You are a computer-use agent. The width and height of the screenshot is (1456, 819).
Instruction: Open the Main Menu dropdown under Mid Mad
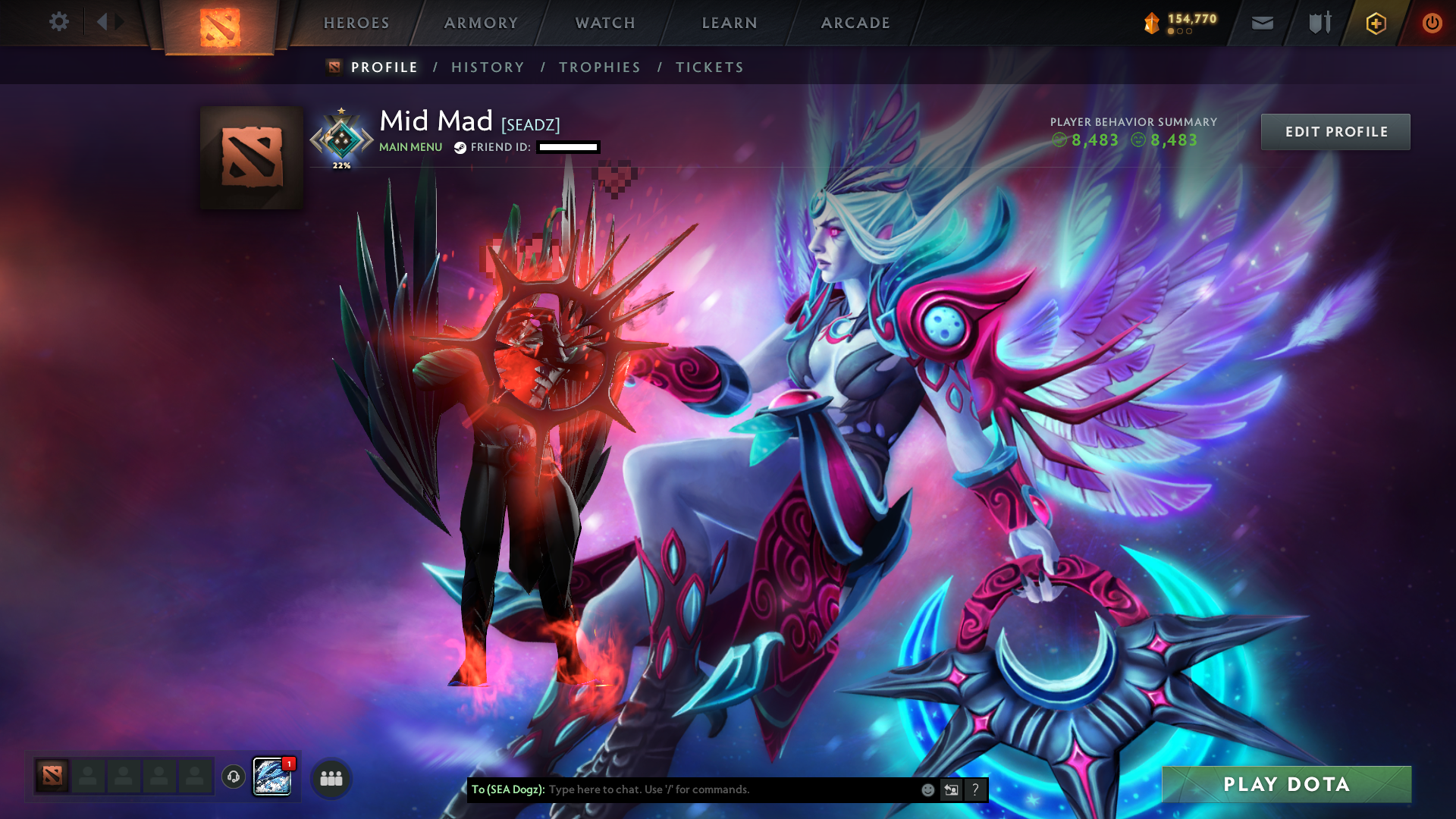(409, 146)
